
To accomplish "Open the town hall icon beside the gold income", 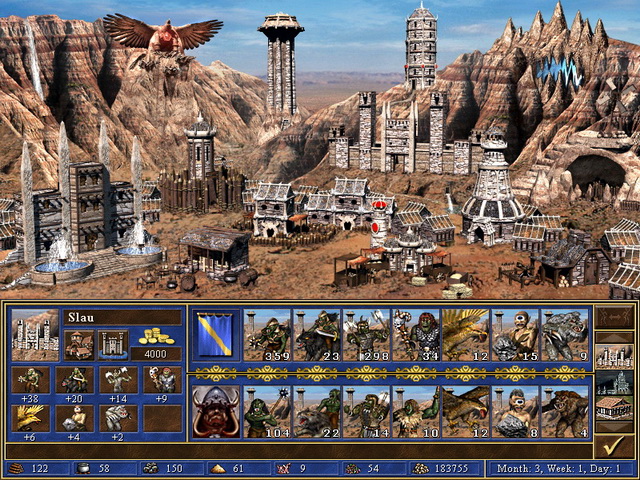I will click(x=80, y=344).
